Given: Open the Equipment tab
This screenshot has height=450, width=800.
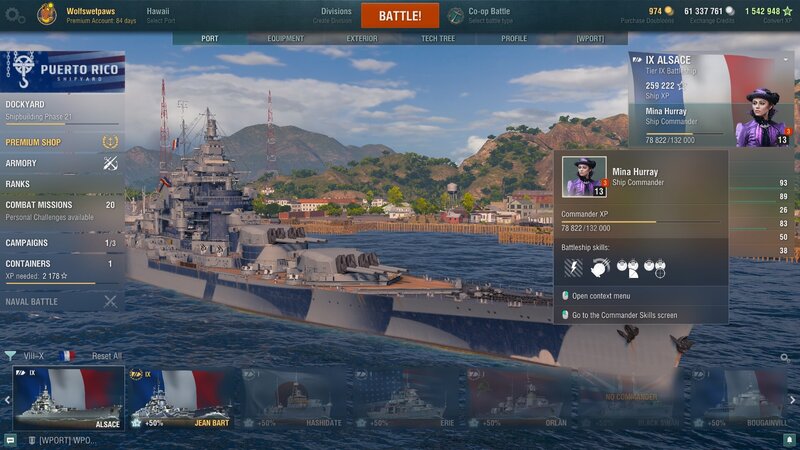Looking at the screenshot, I should coord(286,39).
